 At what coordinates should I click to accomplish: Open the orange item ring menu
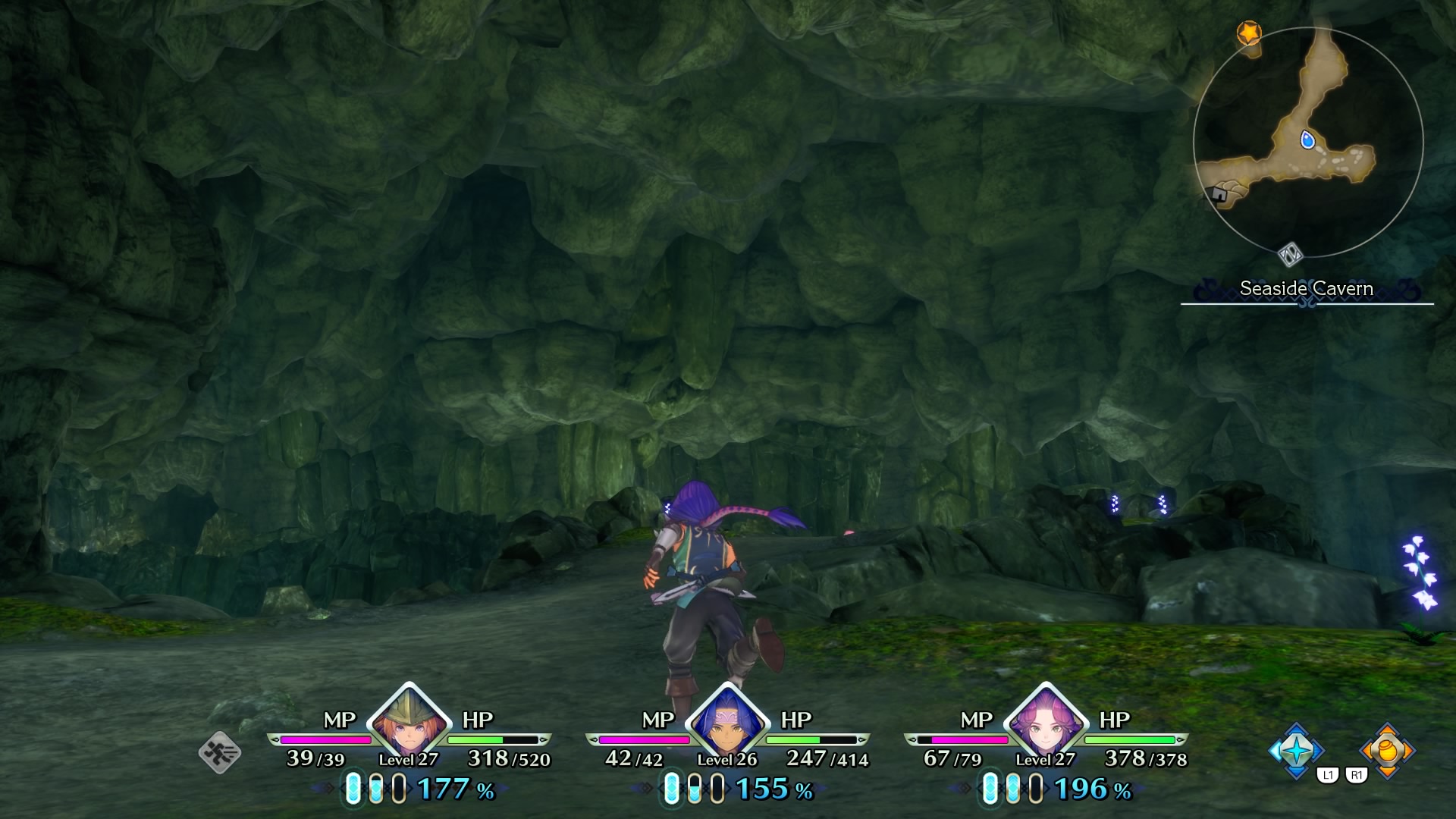1387,750
